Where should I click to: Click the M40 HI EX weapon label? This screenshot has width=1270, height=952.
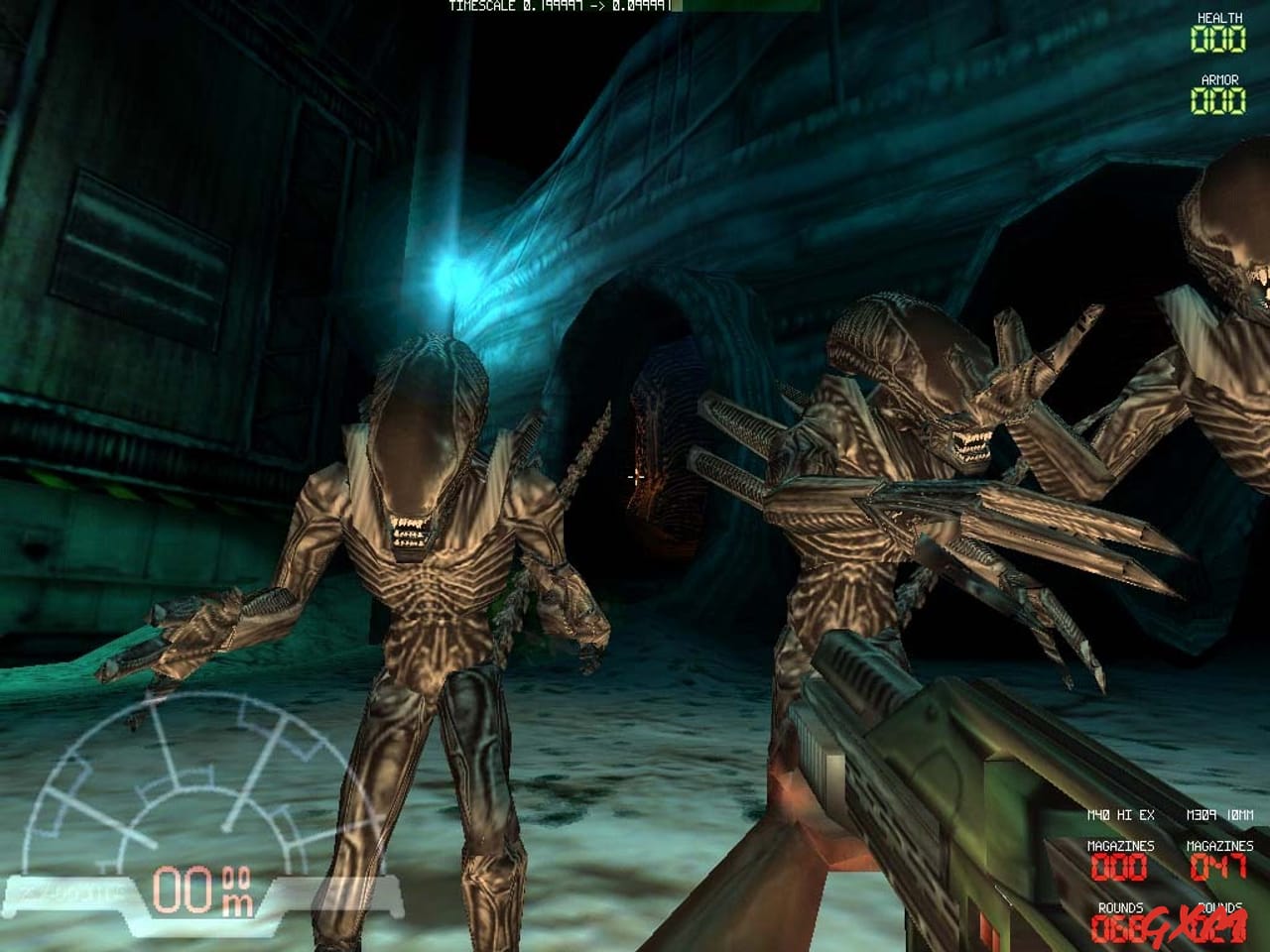click(1121, 815)
